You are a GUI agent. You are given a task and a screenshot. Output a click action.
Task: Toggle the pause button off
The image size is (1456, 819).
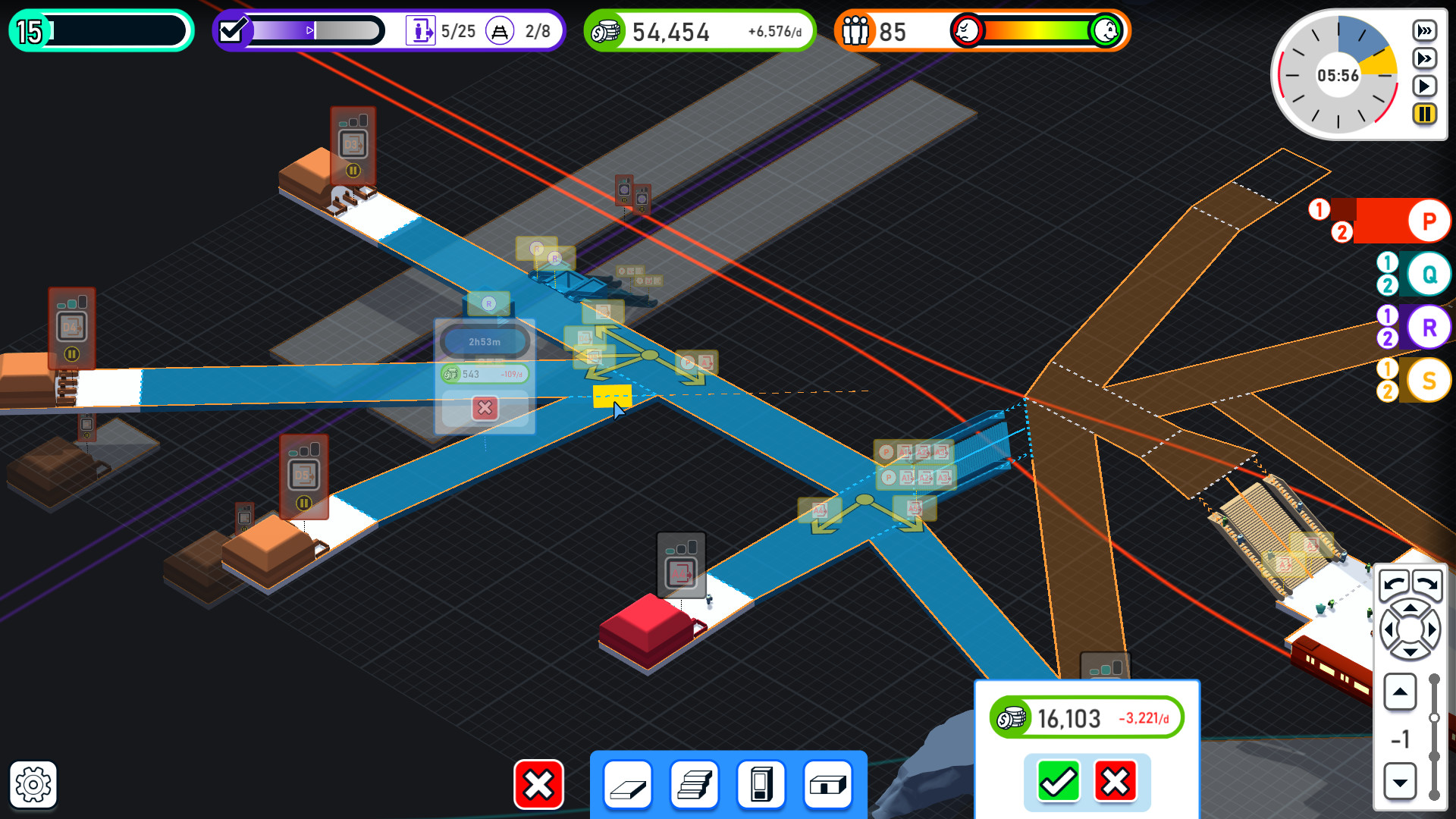tap(1423, 115)
